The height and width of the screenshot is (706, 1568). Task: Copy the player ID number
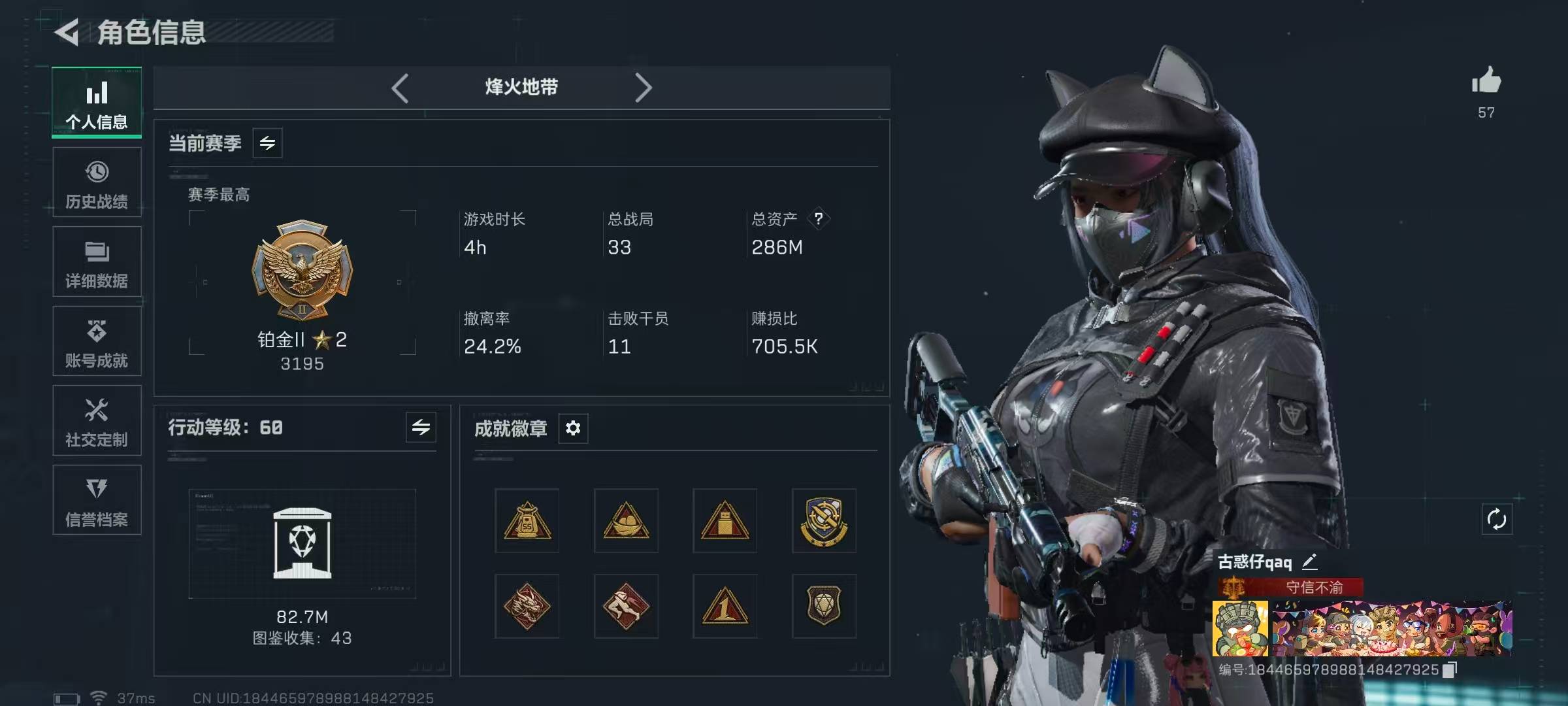tap(1450, 670)
